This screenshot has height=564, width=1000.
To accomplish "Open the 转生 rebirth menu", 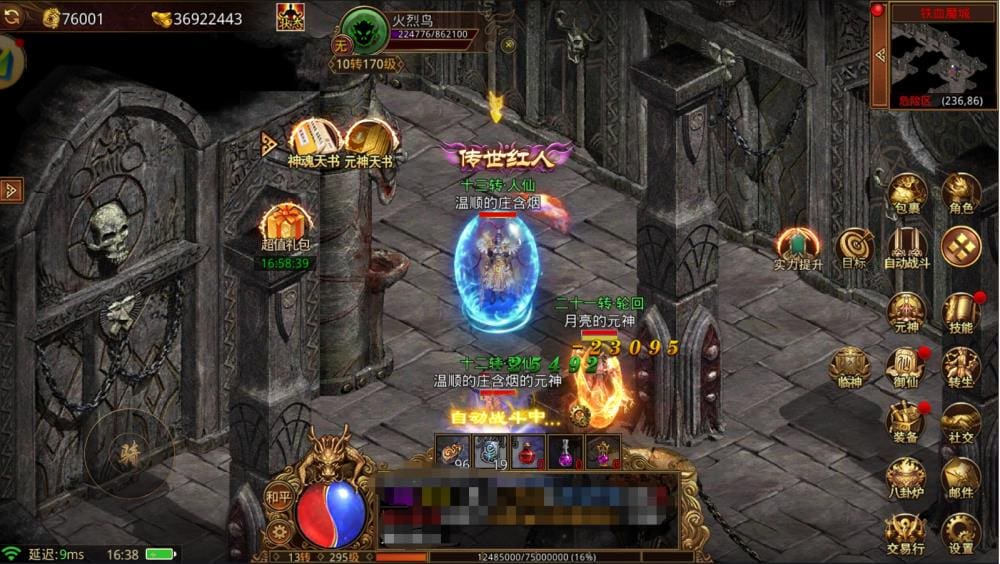I will [961, 366].
